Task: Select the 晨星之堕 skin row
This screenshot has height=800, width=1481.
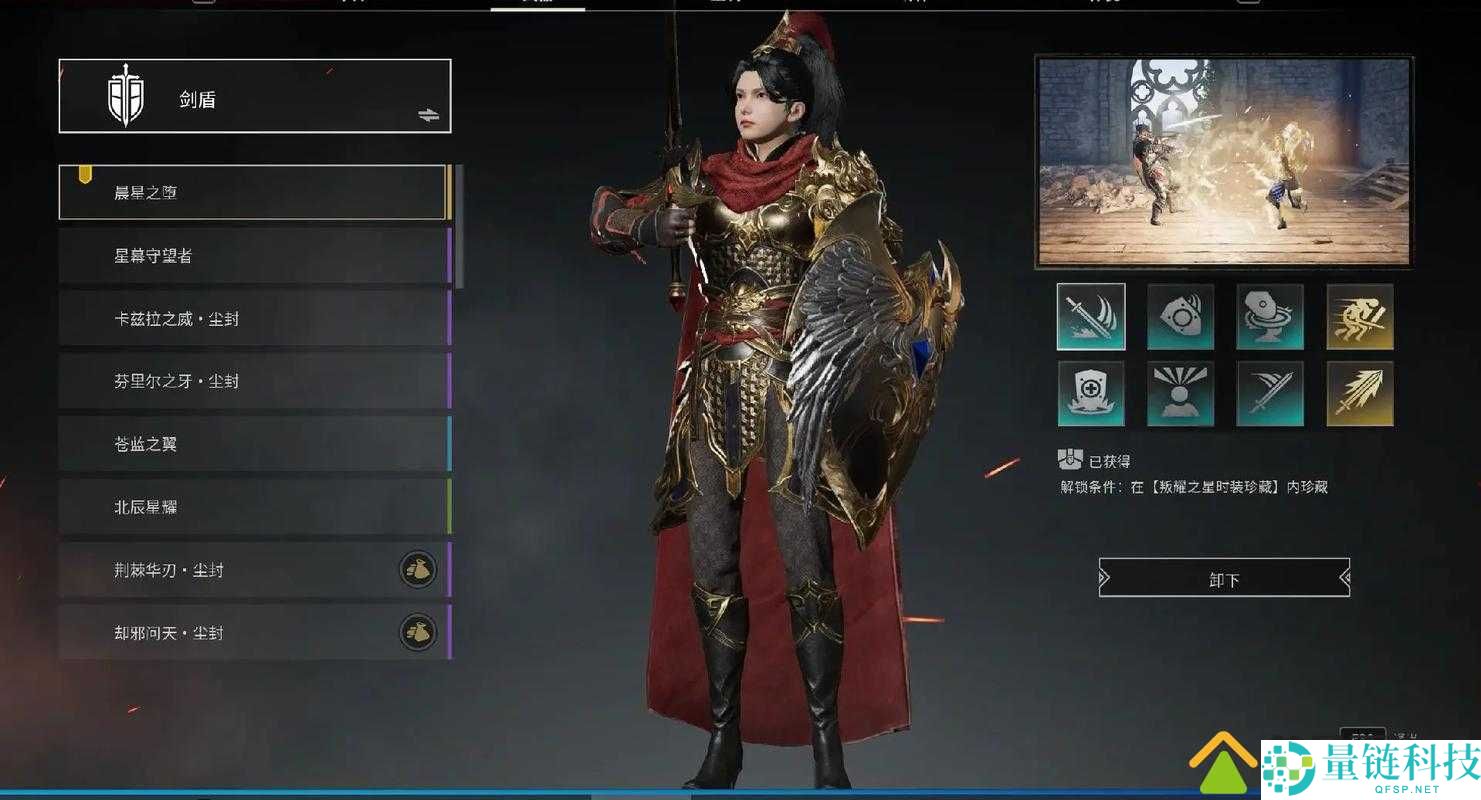Action: (x=251, y=192)
